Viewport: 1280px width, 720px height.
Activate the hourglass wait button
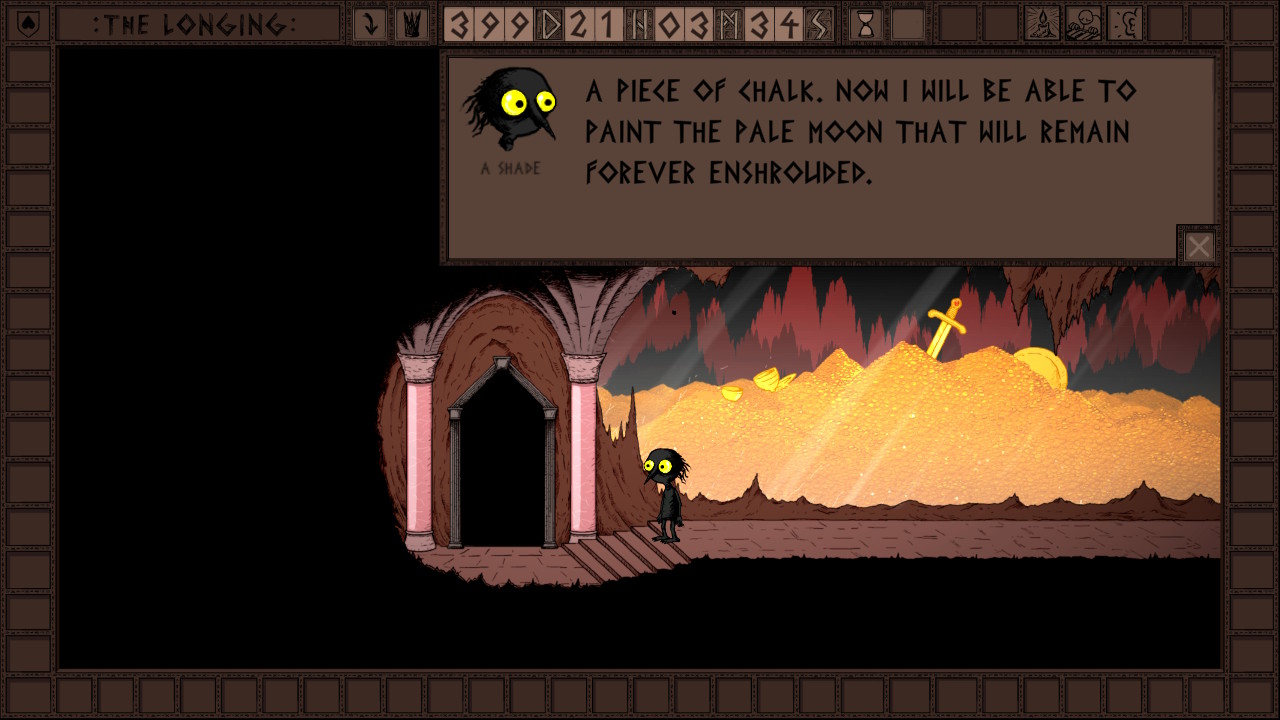866,24
